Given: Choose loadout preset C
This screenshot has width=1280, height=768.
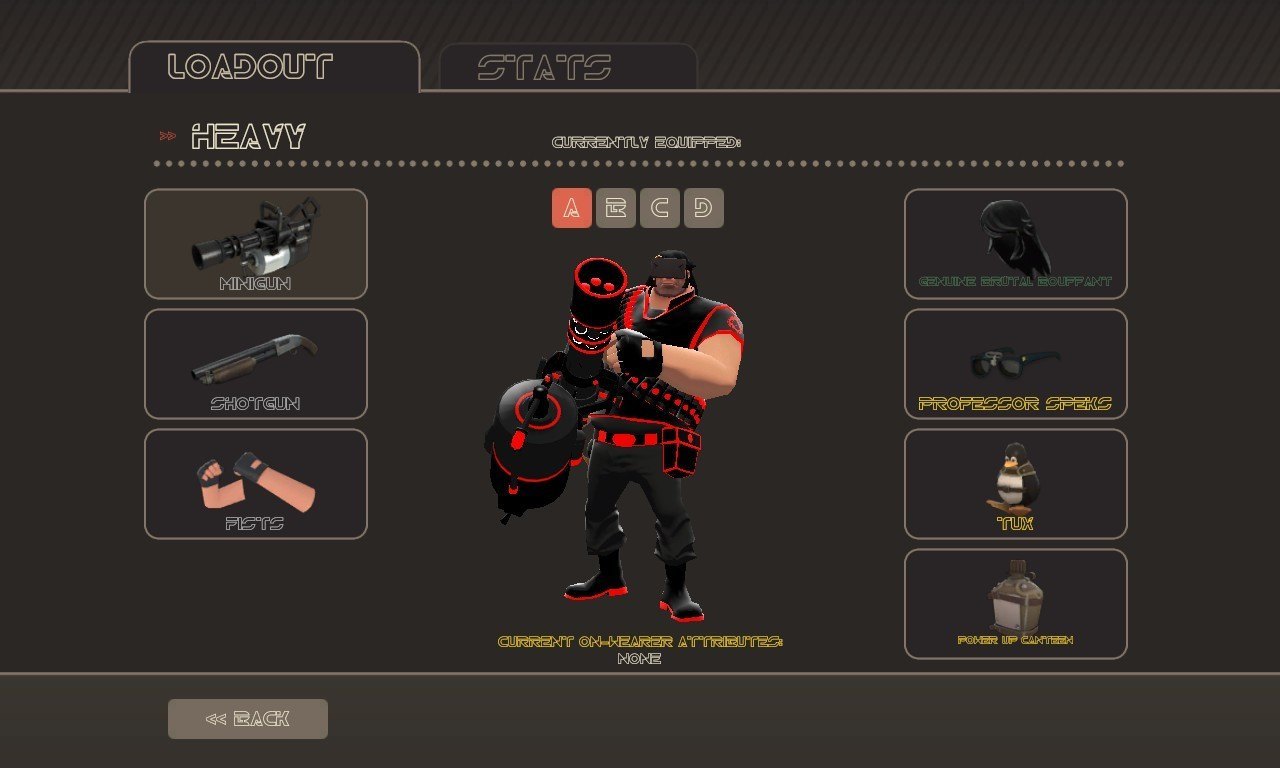Looking at the screenshot, I should pos(660,208).
